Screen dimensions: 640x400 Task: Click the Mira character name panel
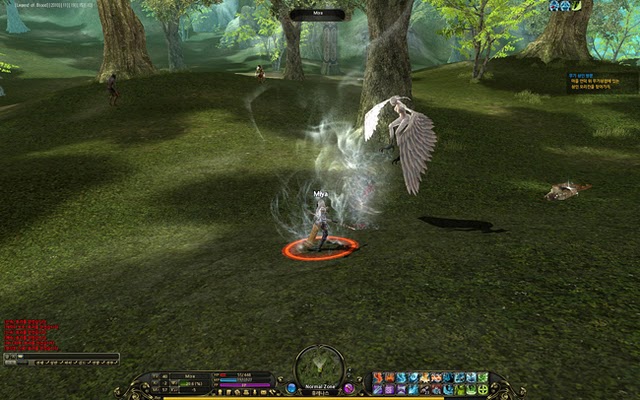190,376
